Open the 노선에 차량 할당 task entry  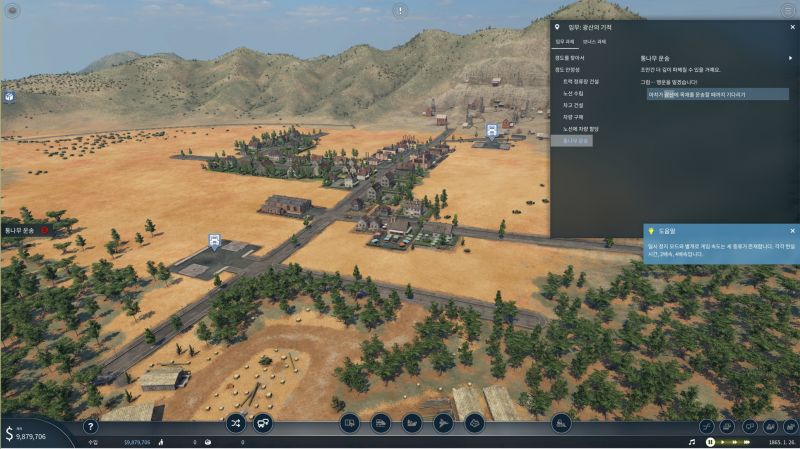click(580, 129)
